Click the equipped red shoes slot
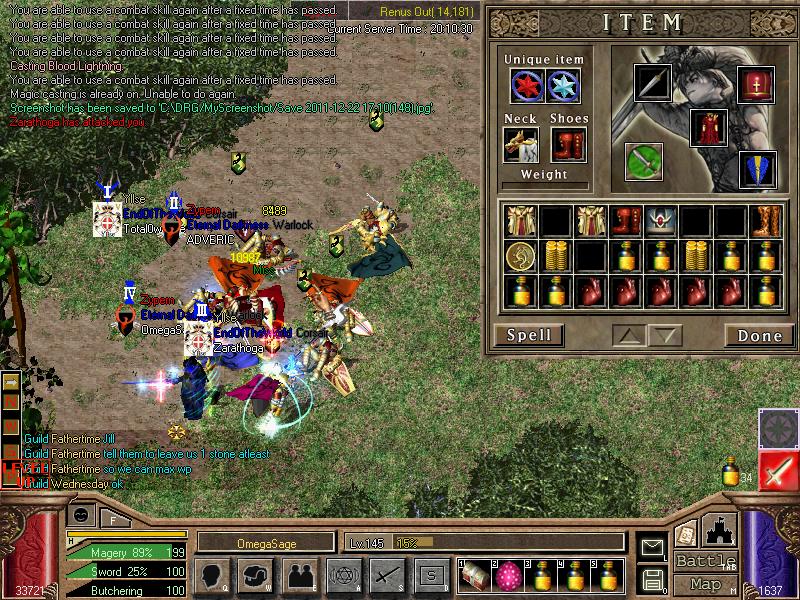This screenshot has height=600, width=800. tap(568, 144)
